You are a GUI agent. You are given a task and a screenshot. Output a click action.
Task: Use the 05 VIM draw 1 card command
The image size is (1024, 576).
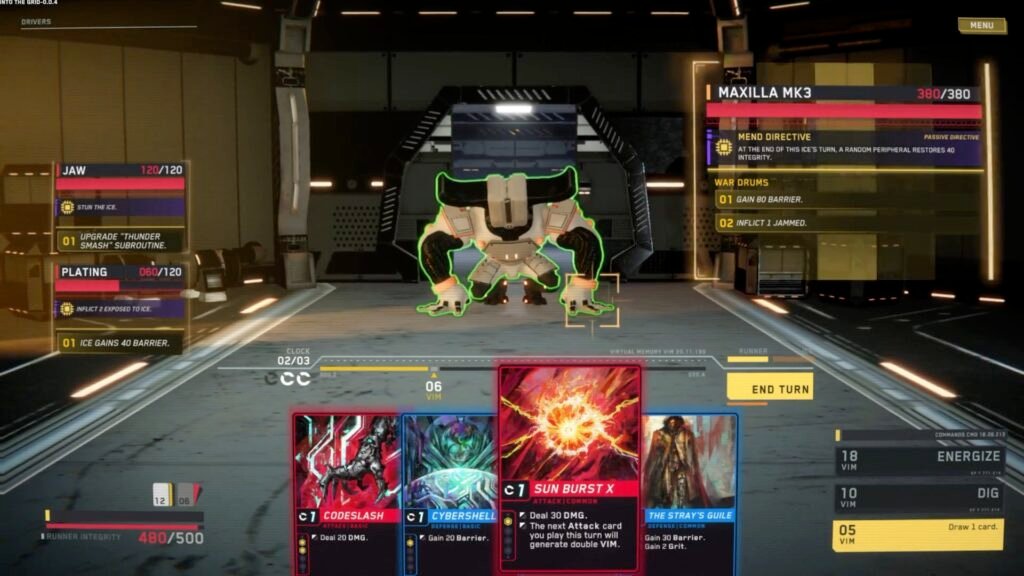(x=918, y=534)
